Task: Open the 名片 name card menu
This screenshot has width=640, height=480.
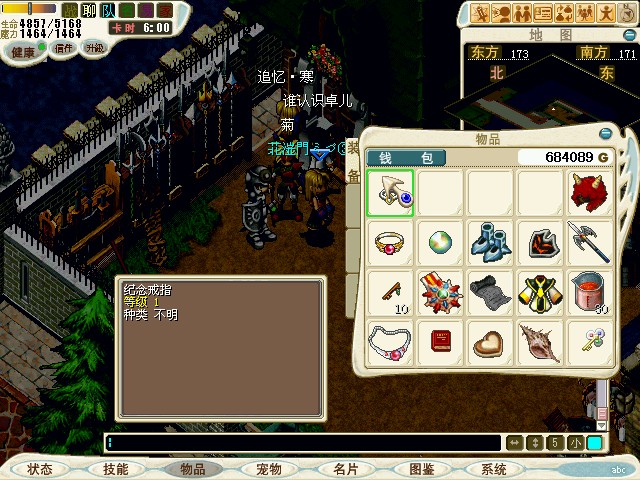Action: click(x=346, y=469)
